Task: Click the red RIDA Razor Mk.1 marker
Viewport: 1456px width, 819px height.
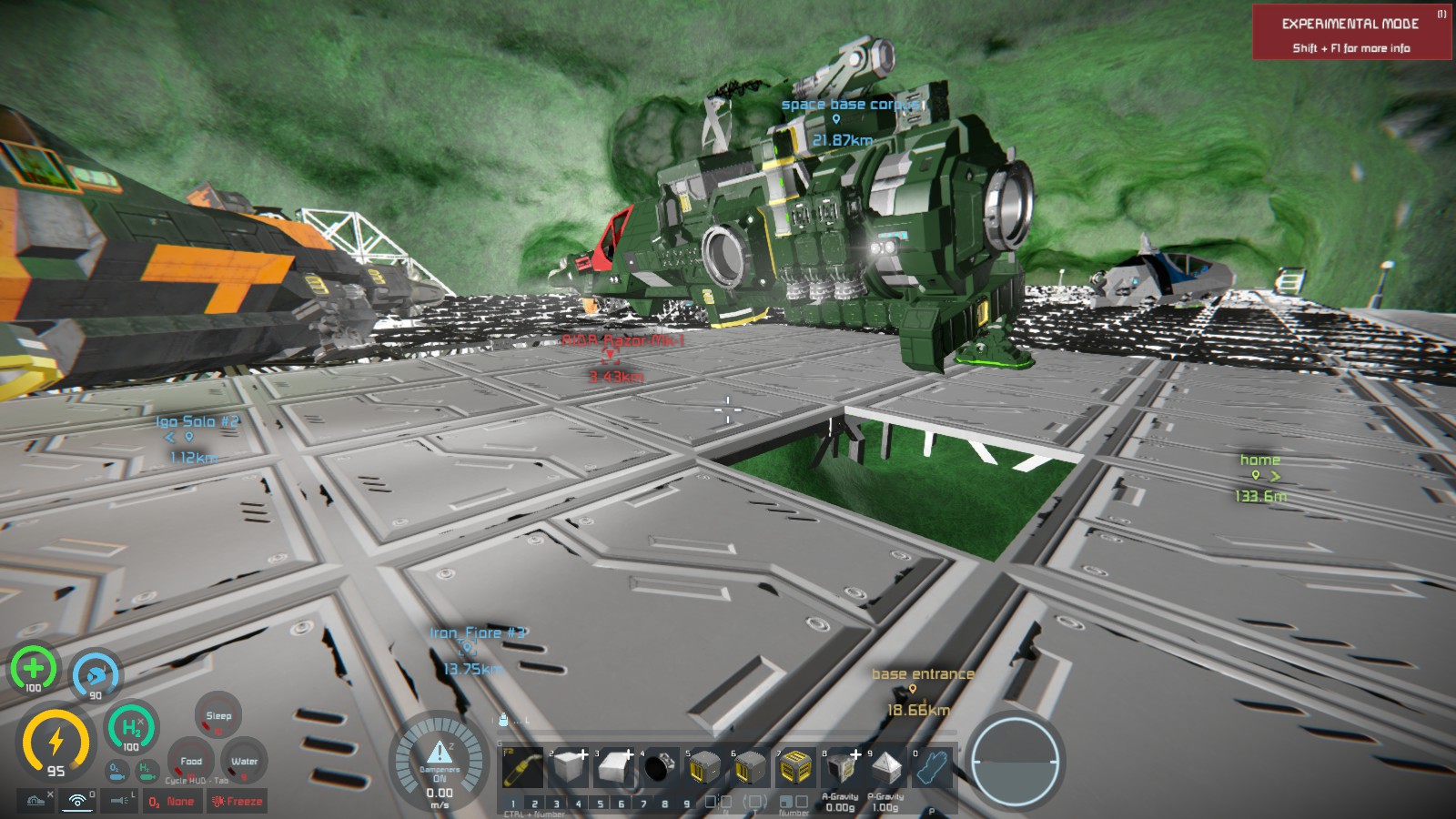Action: tap(610, 356)
